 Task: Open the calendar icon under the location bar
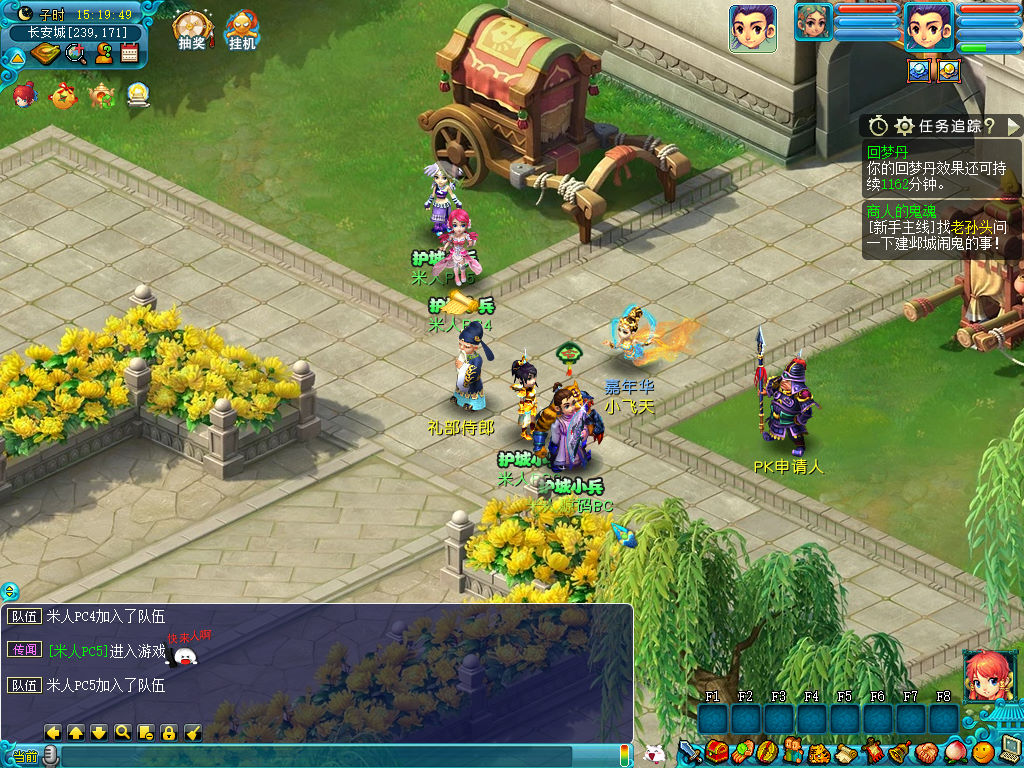pos(129,54)
